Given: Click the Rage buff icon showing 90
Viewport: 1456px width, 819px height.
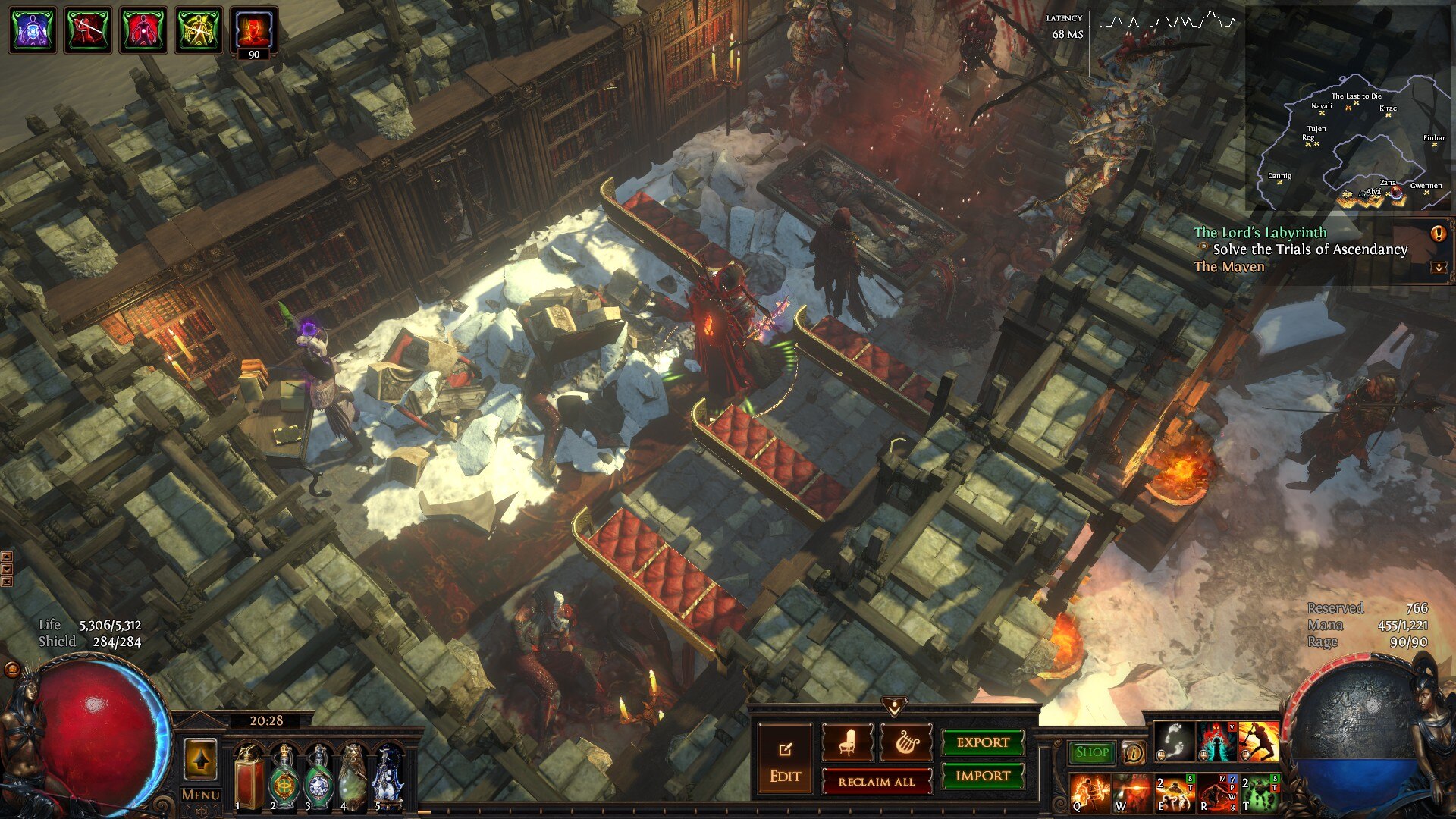Looking at the screenshot, I should [253, 32].
